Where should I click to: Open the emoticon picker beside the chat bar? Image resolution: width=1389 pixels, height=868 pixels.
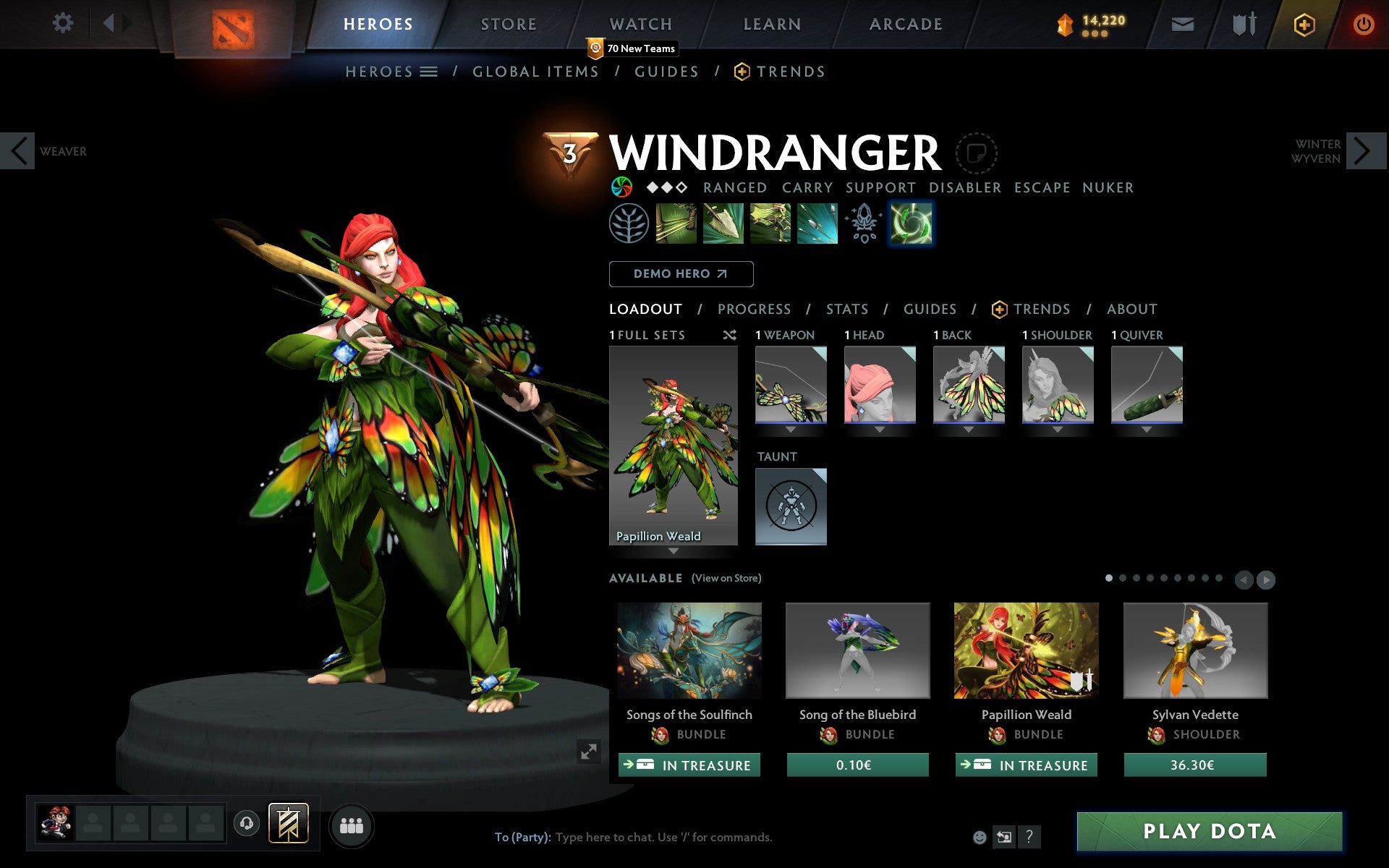coord(979,835)
